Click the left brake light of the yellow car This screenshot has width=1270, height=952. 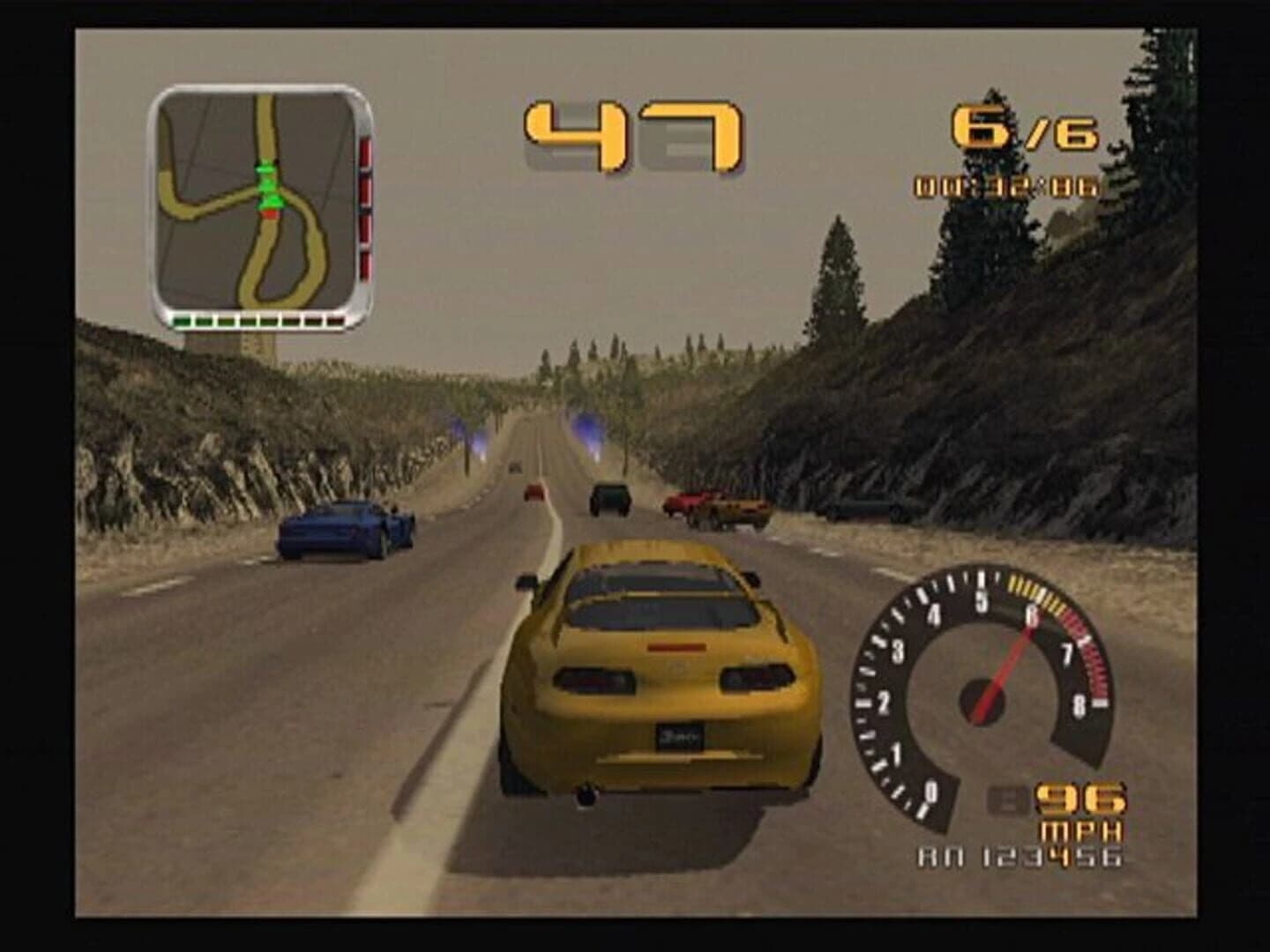(x=596, y=681)
